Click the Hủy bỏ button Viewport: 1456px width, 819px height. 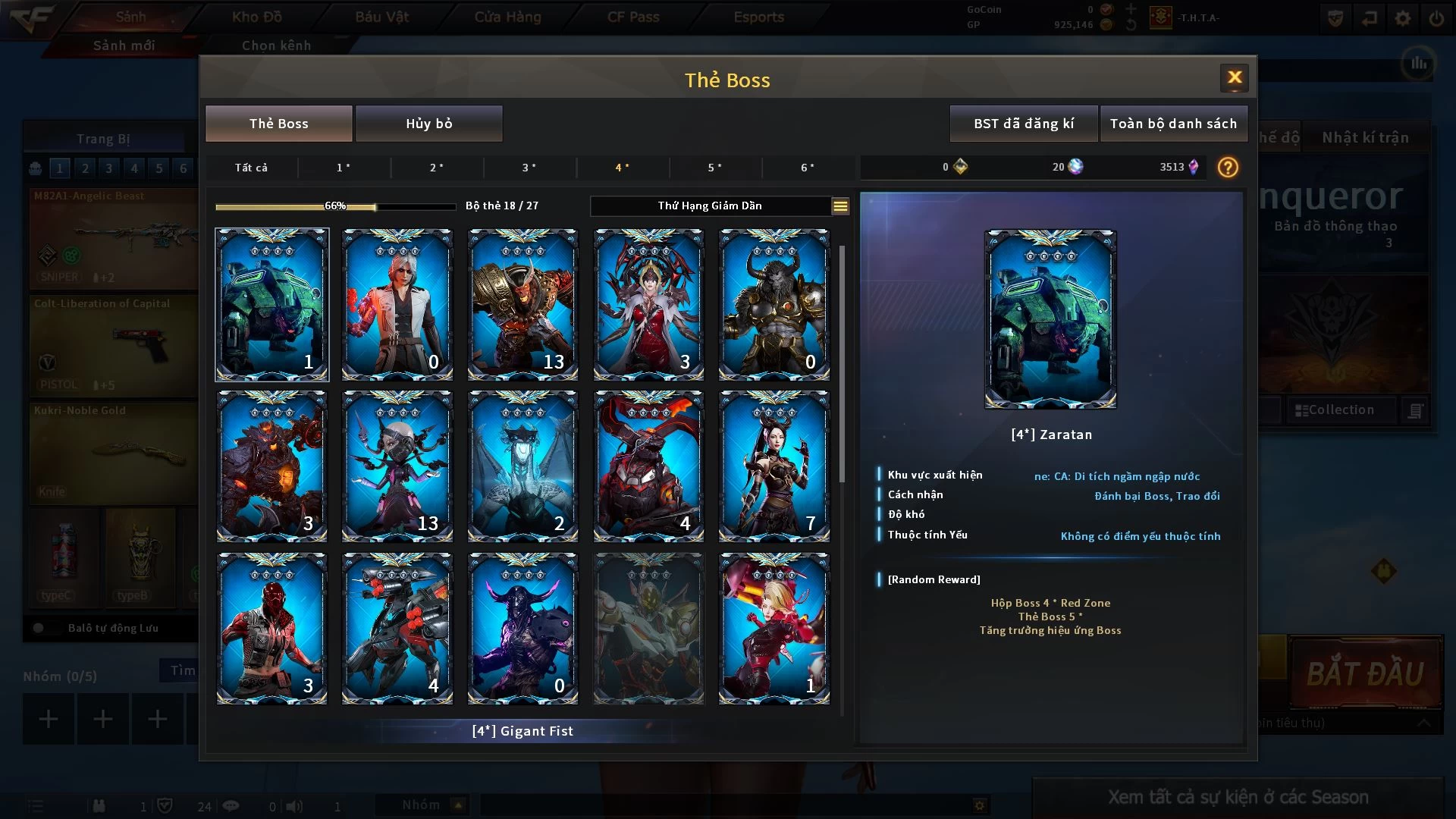point(428,124)
